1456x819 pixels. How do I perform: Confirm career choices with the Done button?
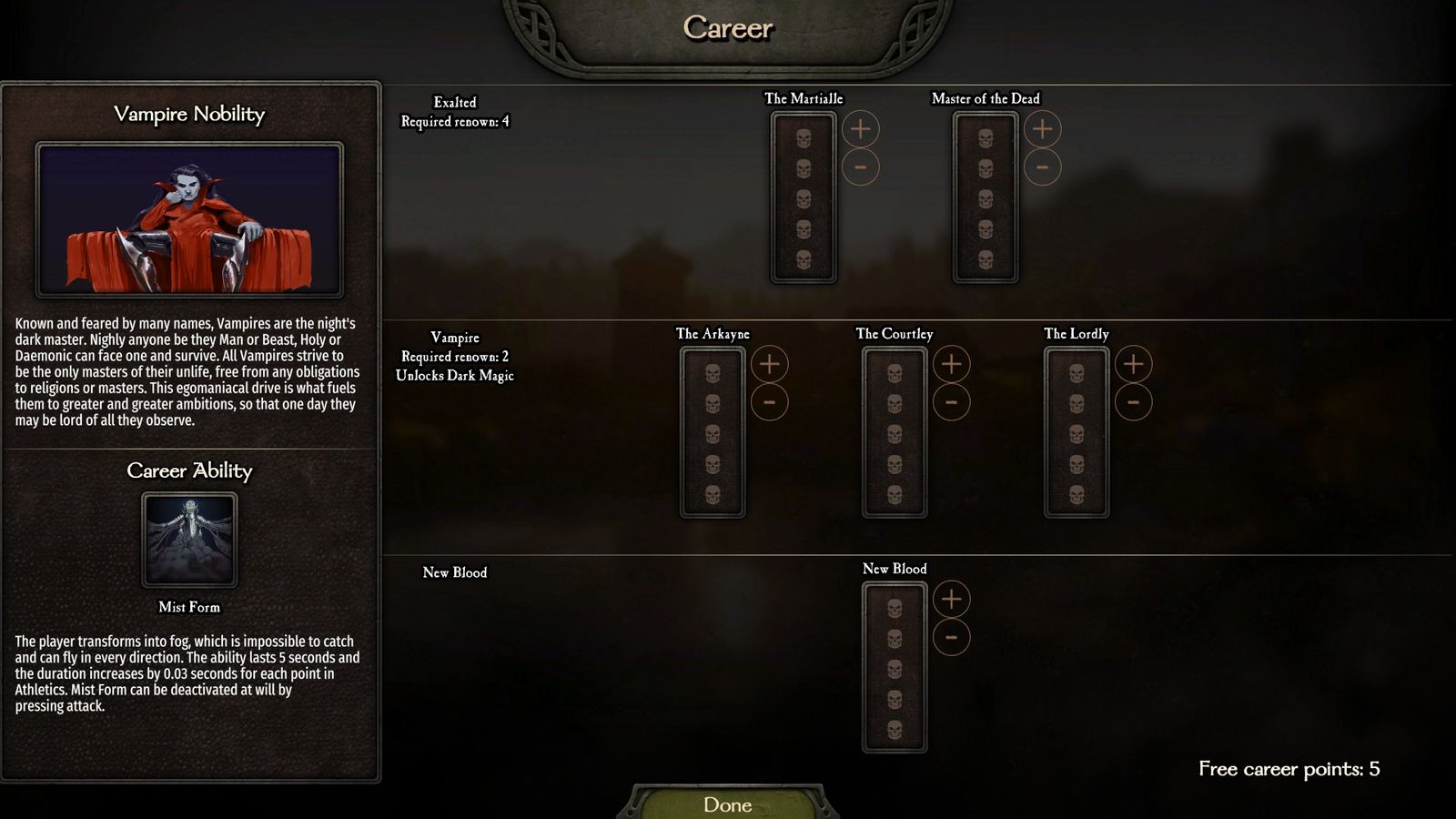[x=727, y=804]
